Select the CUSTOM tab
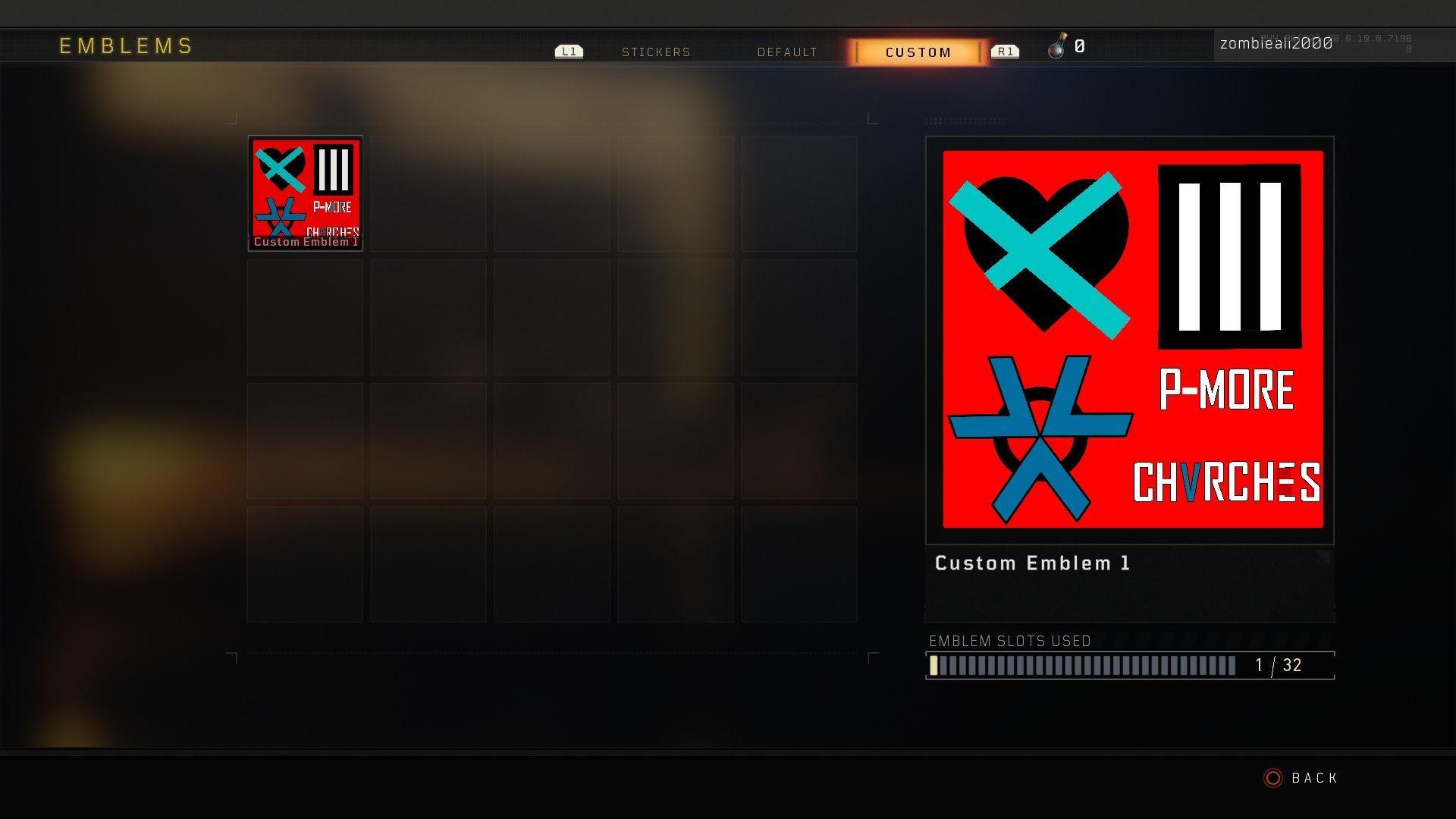Image resolution: width=1456 pixels, height=819 pixels. pyautogui.click(x=918, y=52)
